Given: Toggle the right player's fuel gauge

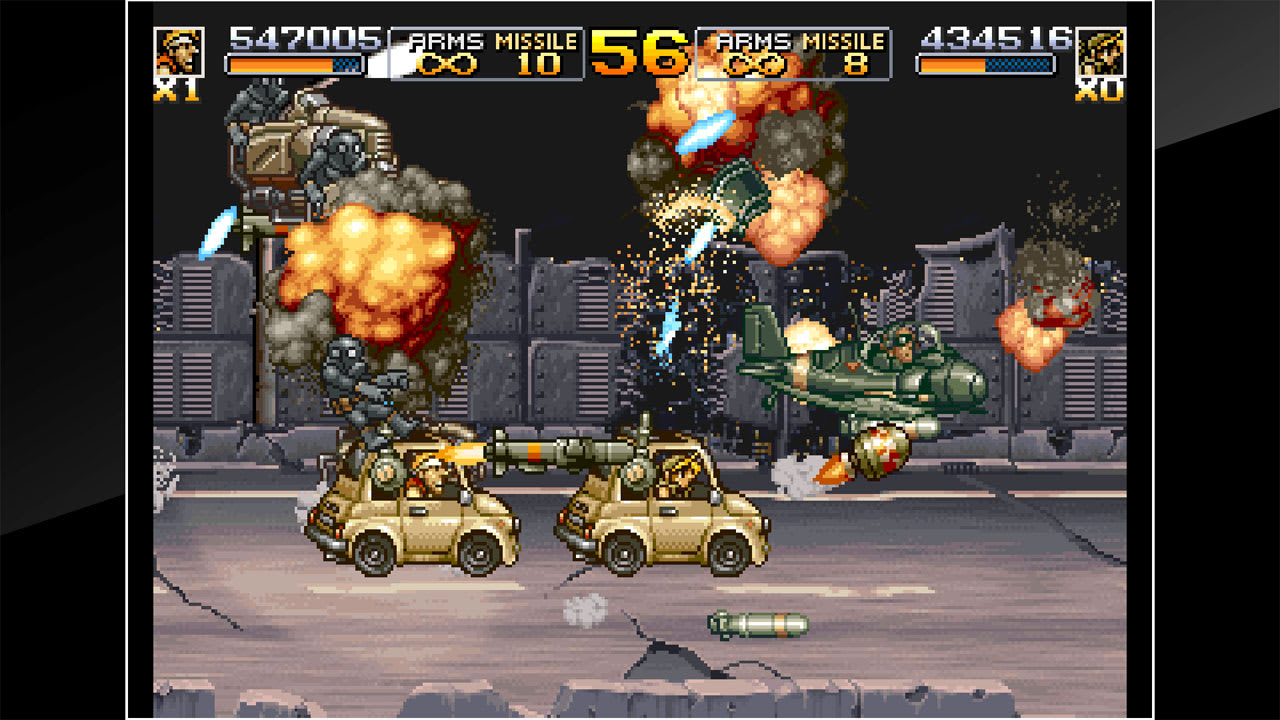Looking at the screenshot, I should [984, 66].
